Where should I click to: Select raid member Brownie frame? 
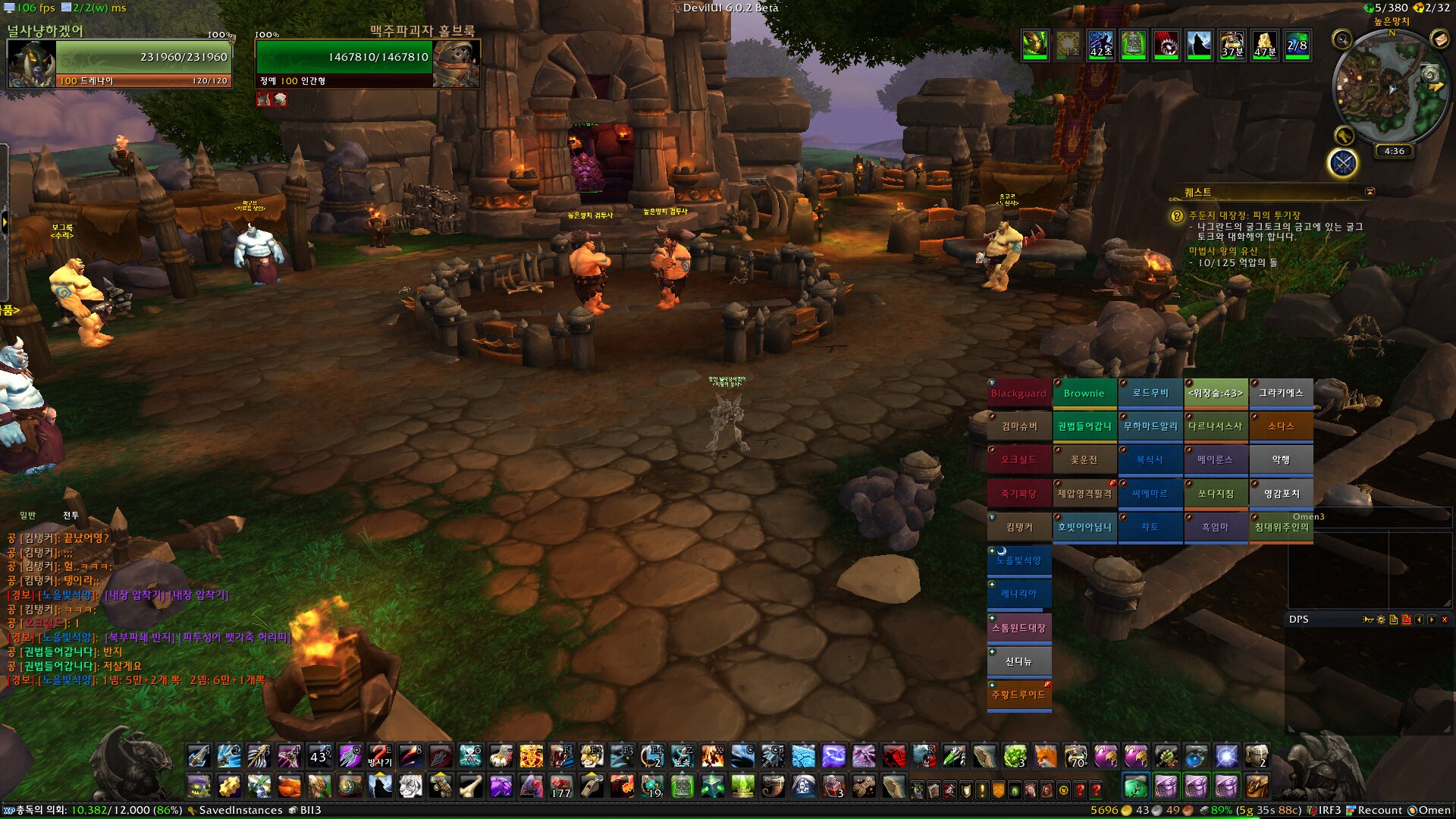click(x=1084, y=394)
